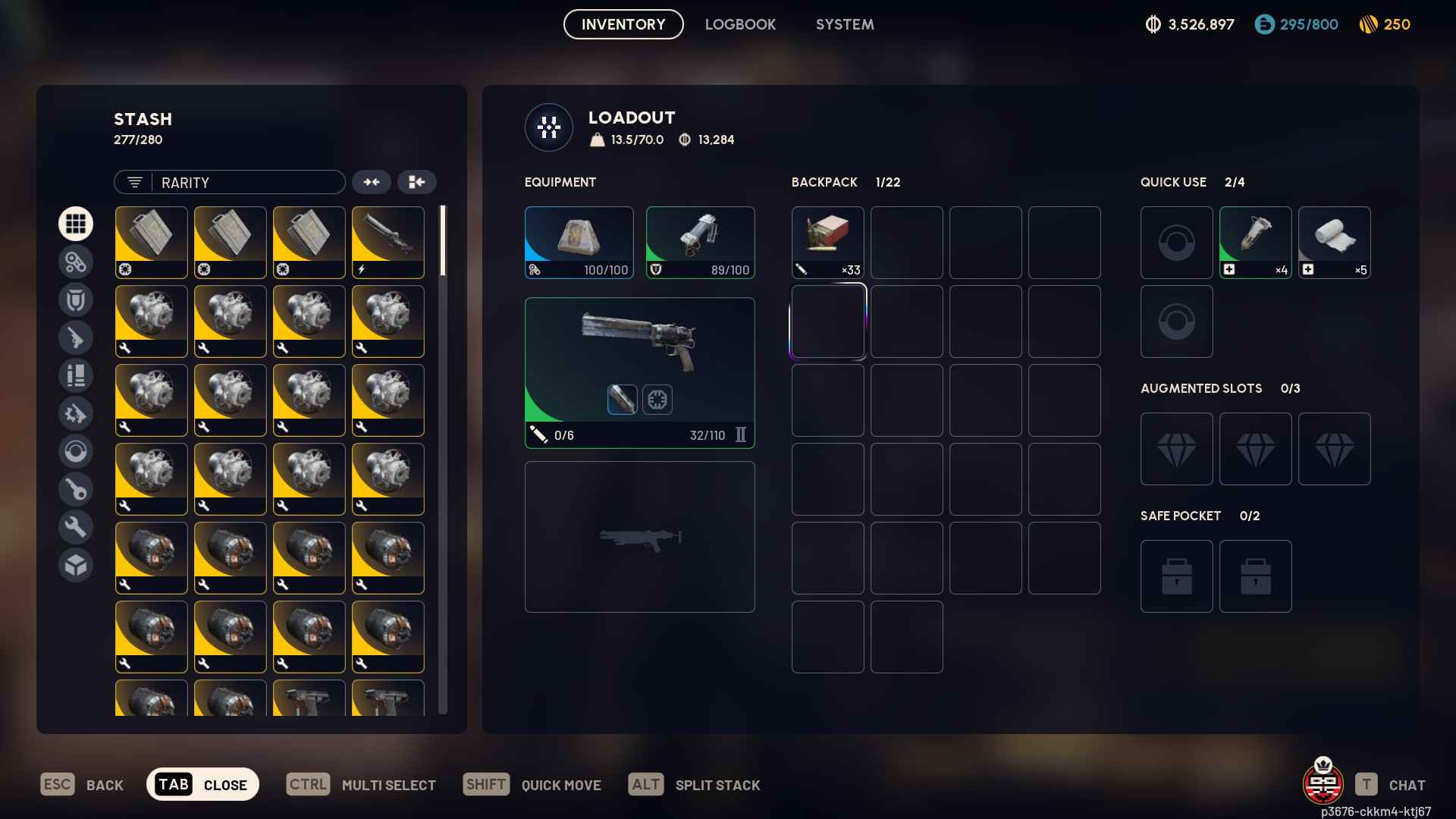Open the loadout emblem selector
1456x819 pixels.
tap(548, 127)
